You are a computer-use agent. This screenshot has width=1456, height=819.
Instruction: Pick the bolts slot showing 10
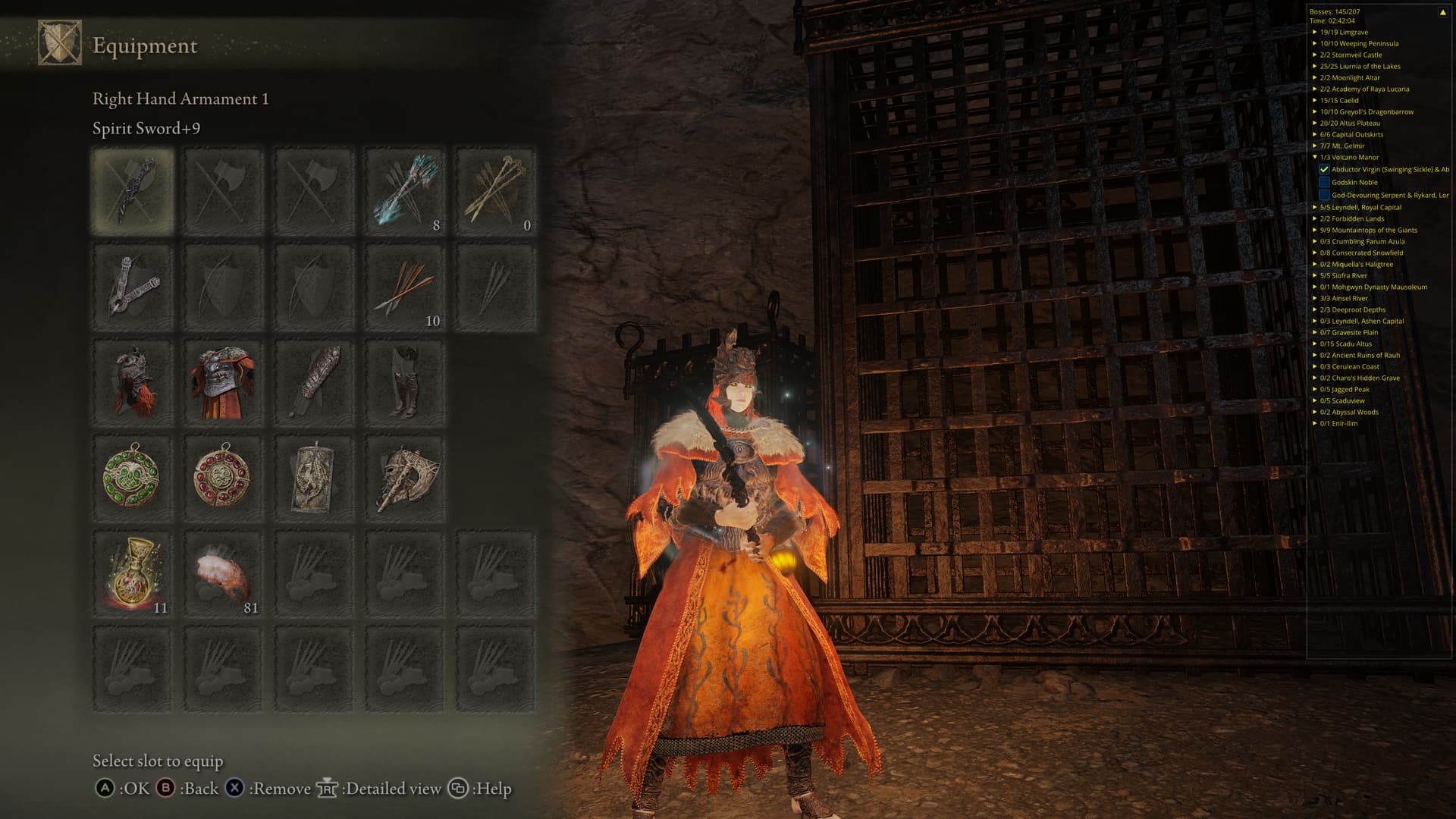pyautogui.click(x=405, y=287)
